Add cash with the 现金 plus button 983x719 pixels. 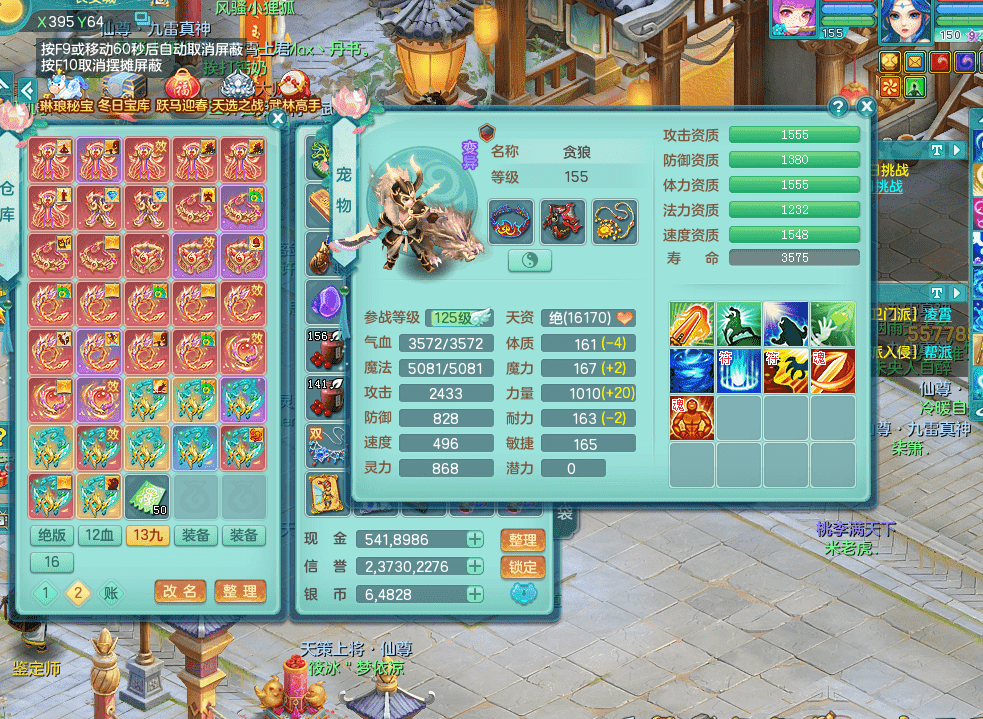click(475, 540)
